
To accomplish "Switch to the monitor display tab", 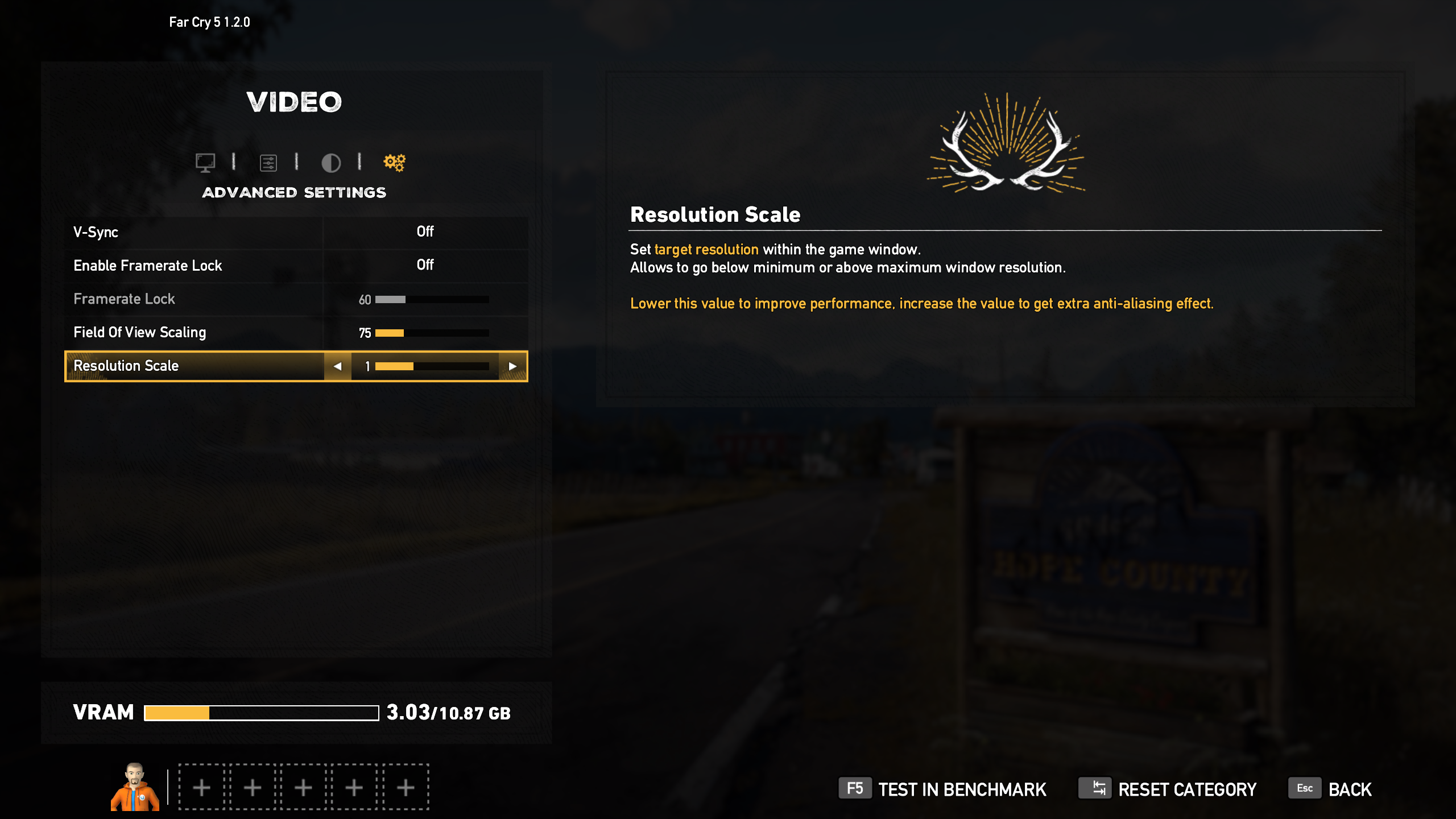I will [205, 163].
